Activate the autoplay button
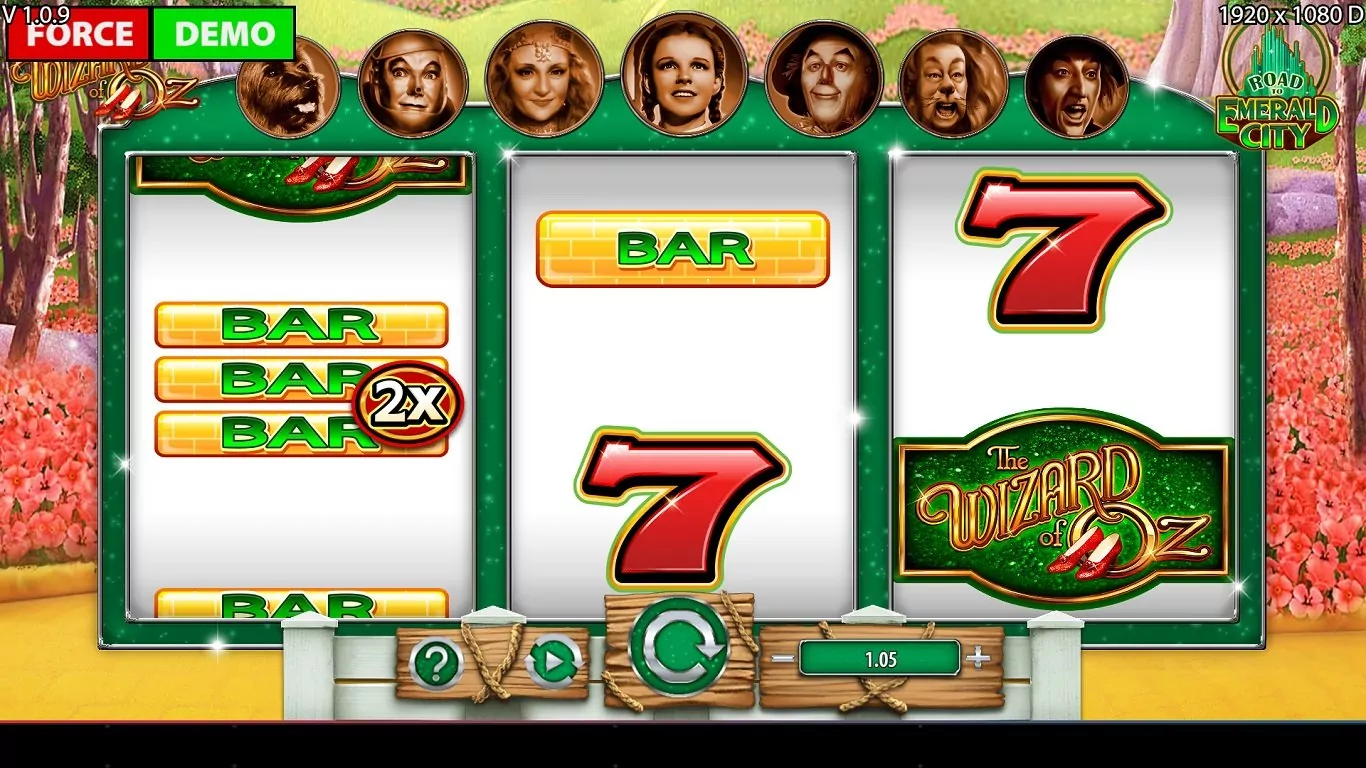1366x768 pixels. click(553, 662)
